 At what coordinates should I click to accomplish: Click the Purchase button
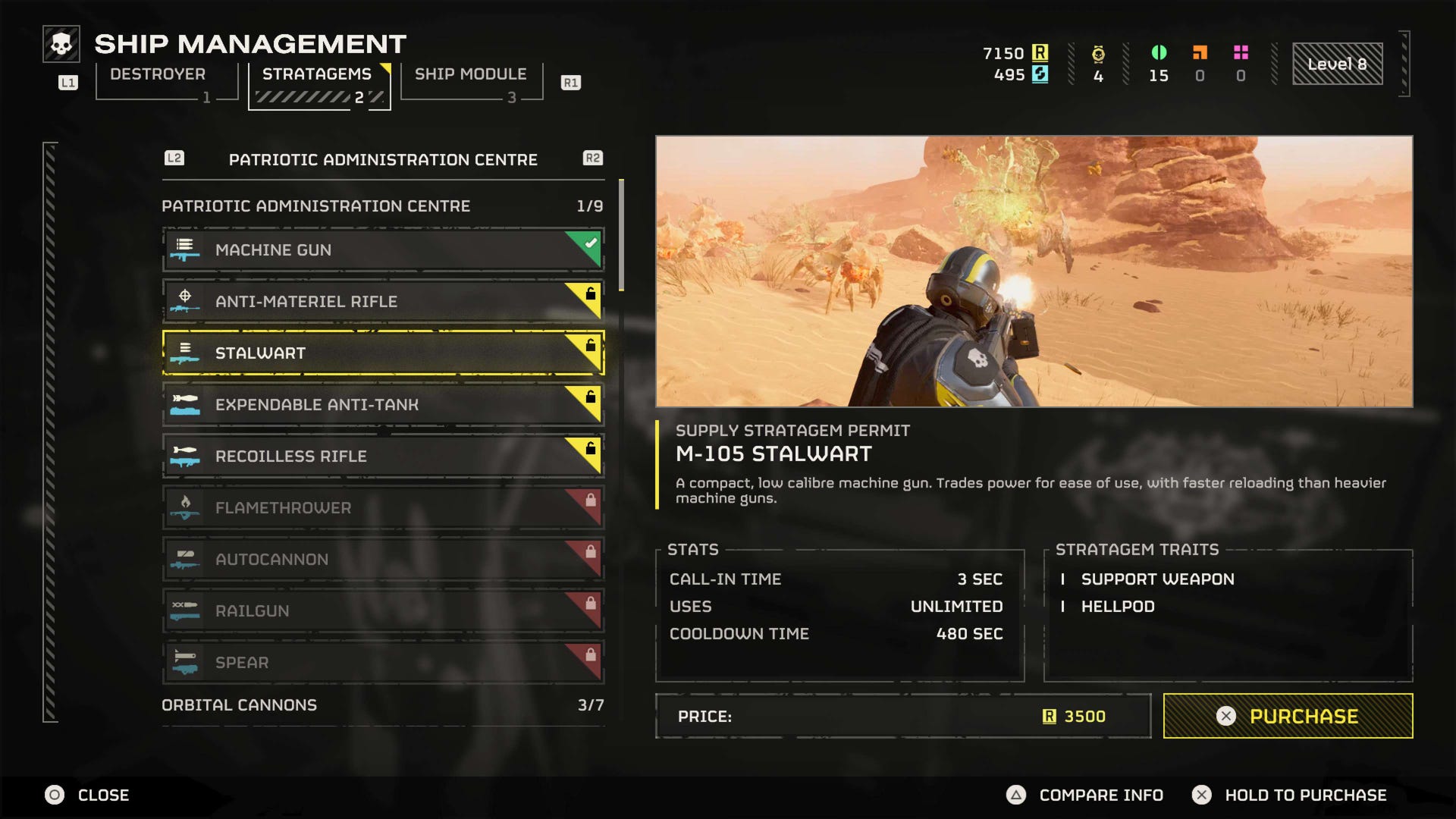point(1287,715)
